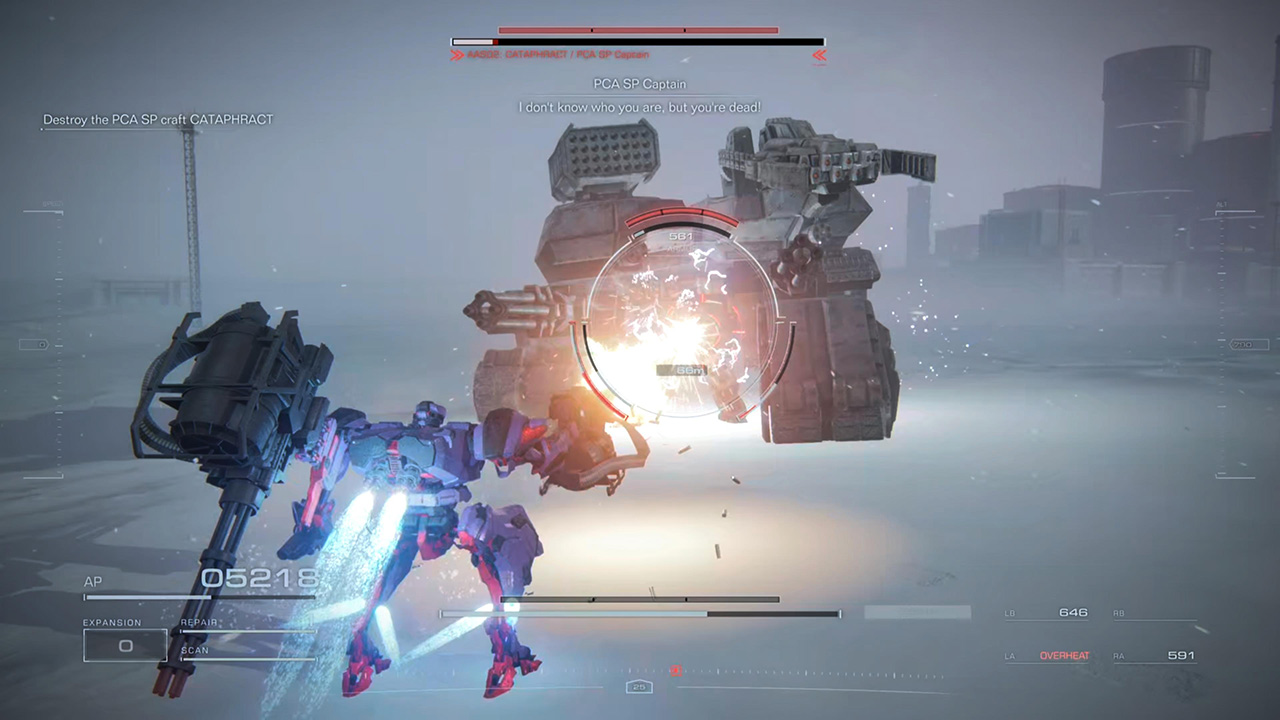Click the red double-chevron at right of boss bar
The width and height of the screenshot is (1280, 720).
pyautogui.click(x=819, y=57)
